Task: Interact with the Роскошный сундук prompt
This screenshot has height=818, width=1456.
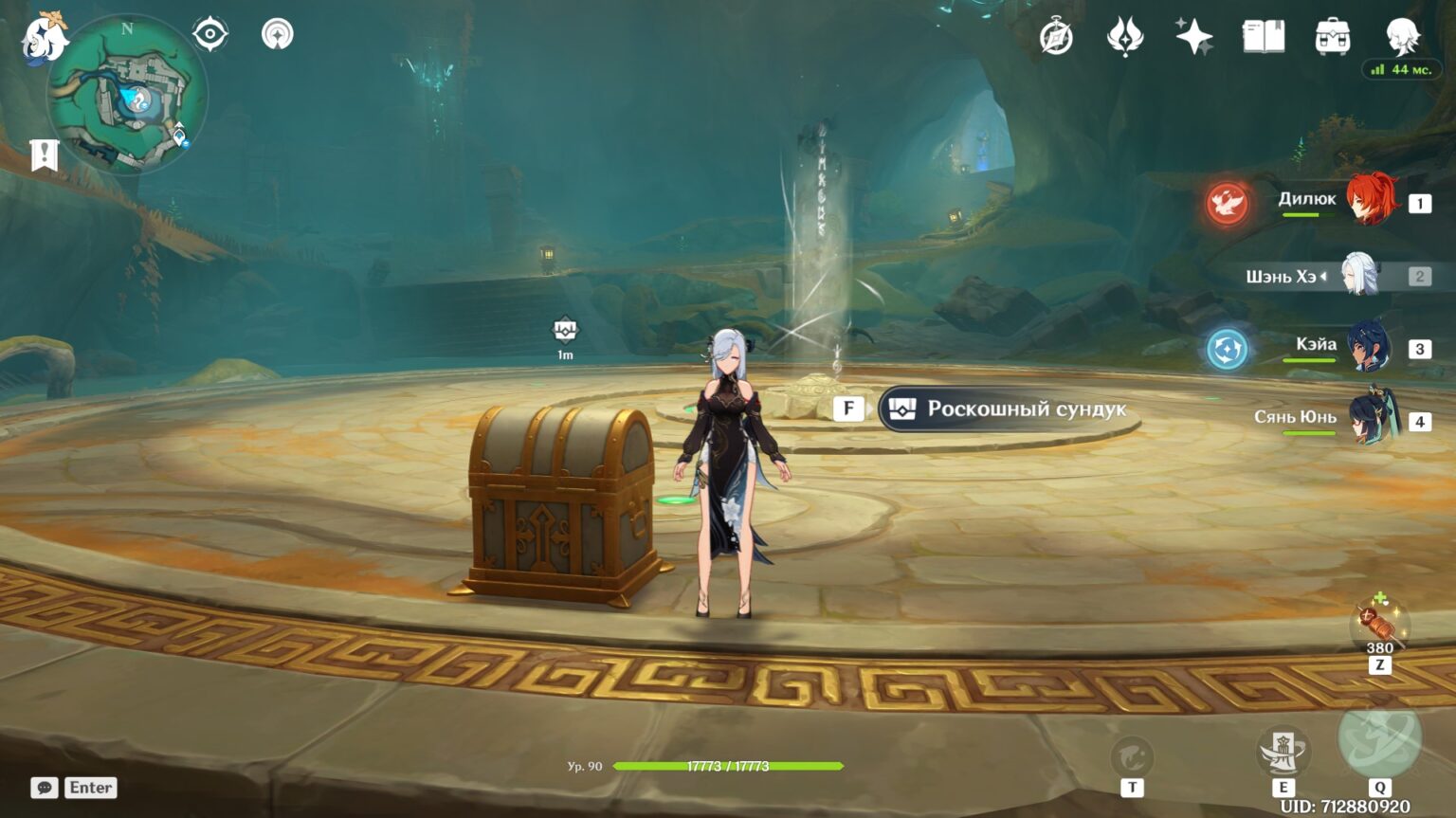Action: point(1005,409)
